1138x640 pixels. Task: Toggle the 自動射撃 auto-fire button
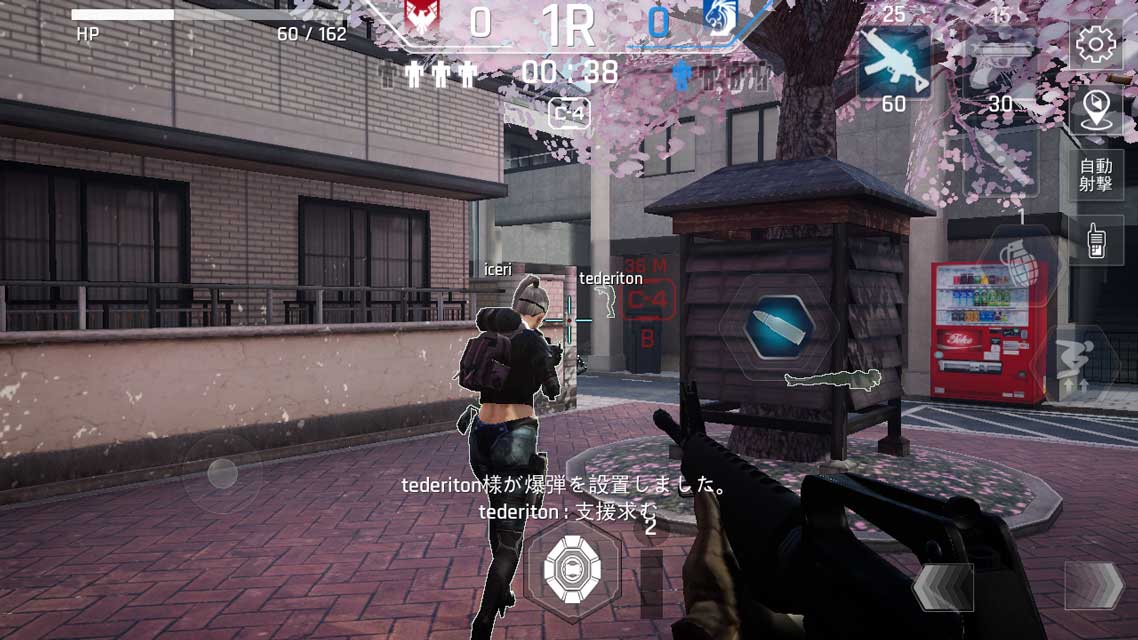click(x=1095, y=175)
